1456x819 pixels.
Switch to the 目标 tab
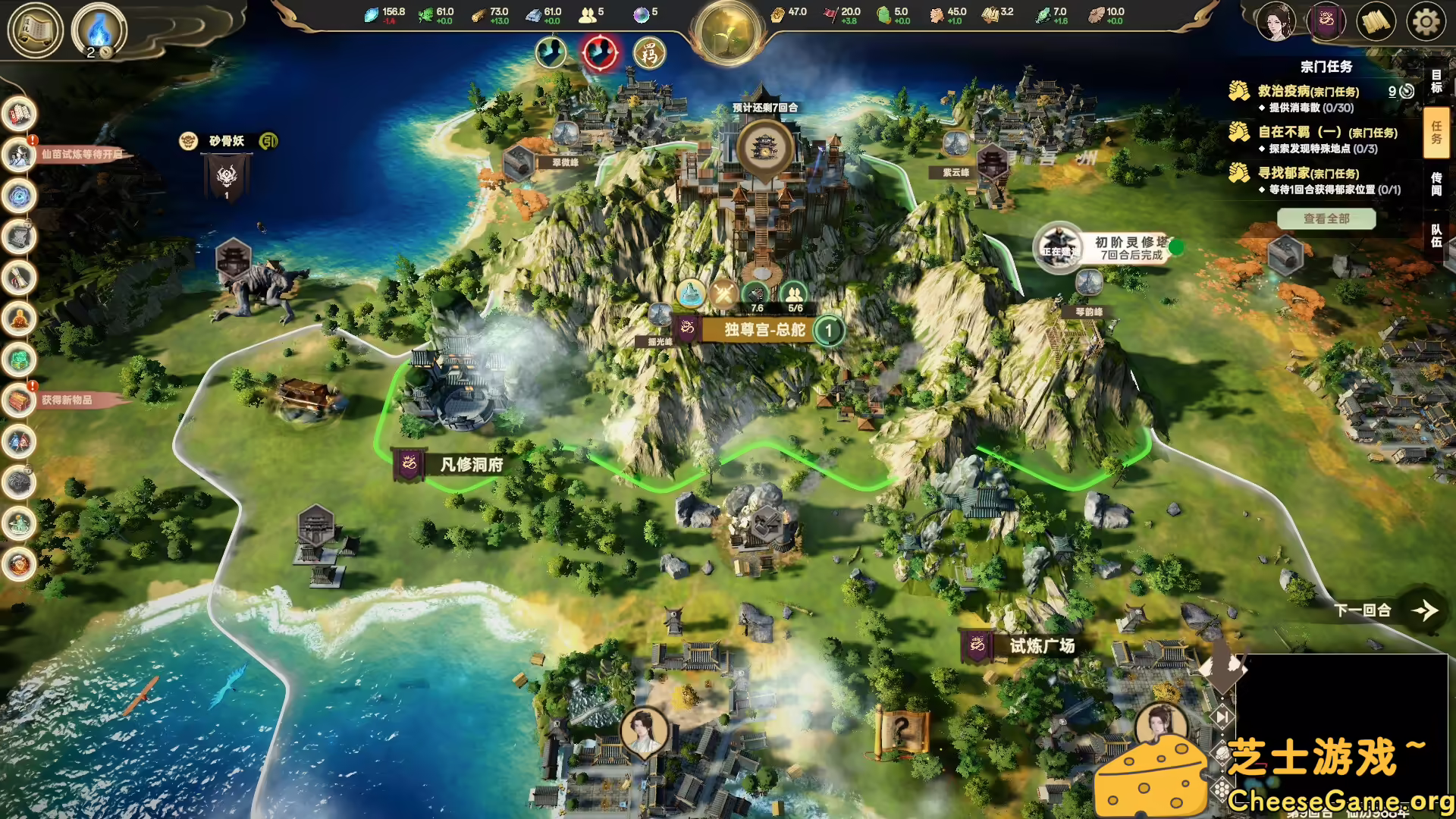click(1436, 80)
